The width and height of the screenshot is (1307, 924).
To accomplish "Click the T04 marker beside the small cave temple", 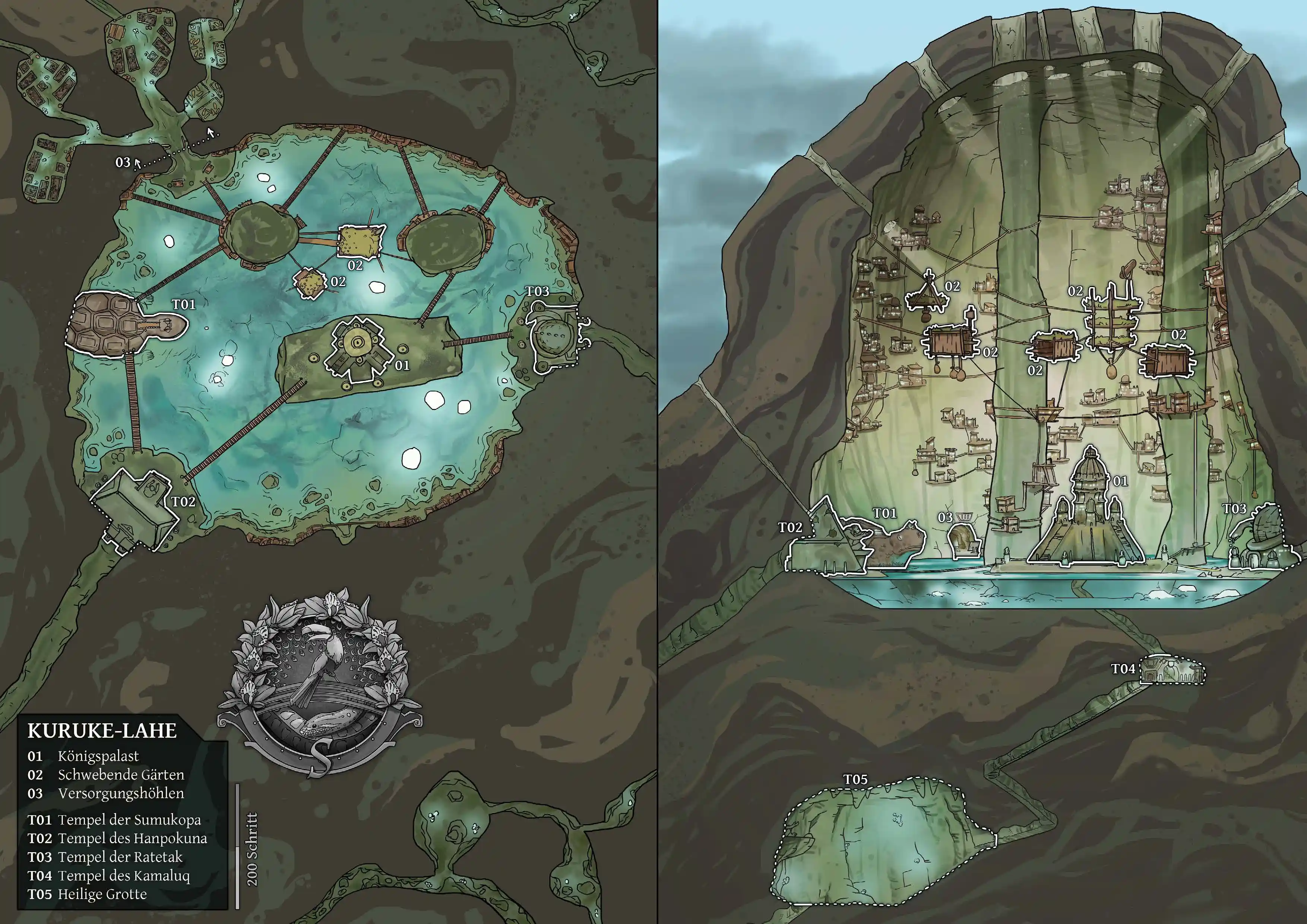I will (x=1123, y=669).
